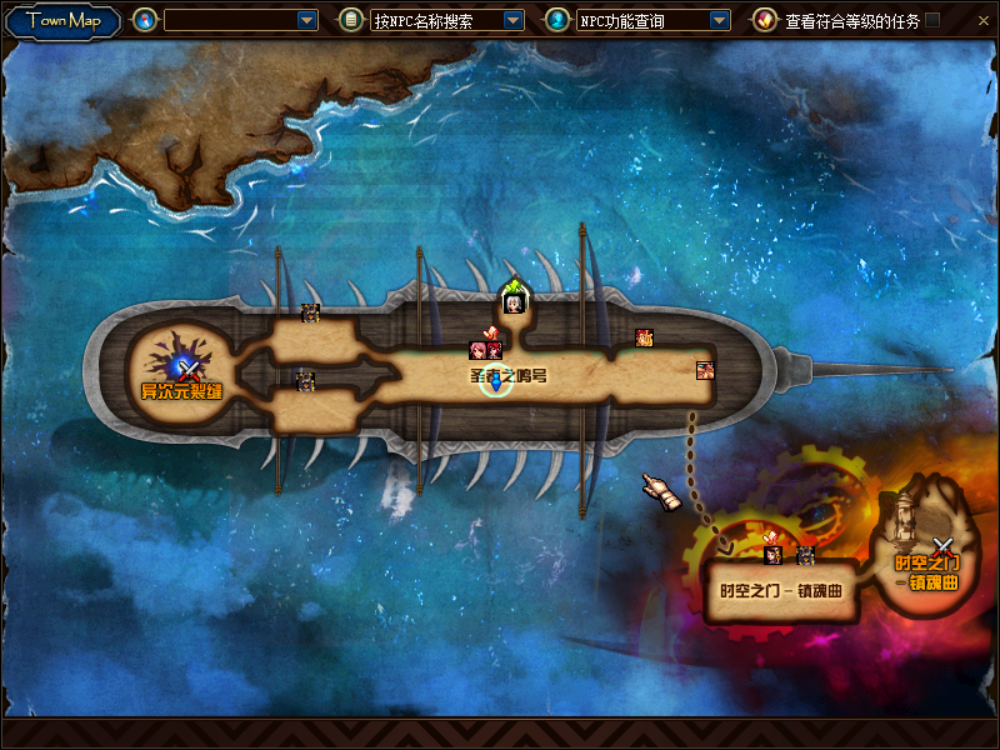Select the NPC portrait at the ship's bow end

point(705,371)
